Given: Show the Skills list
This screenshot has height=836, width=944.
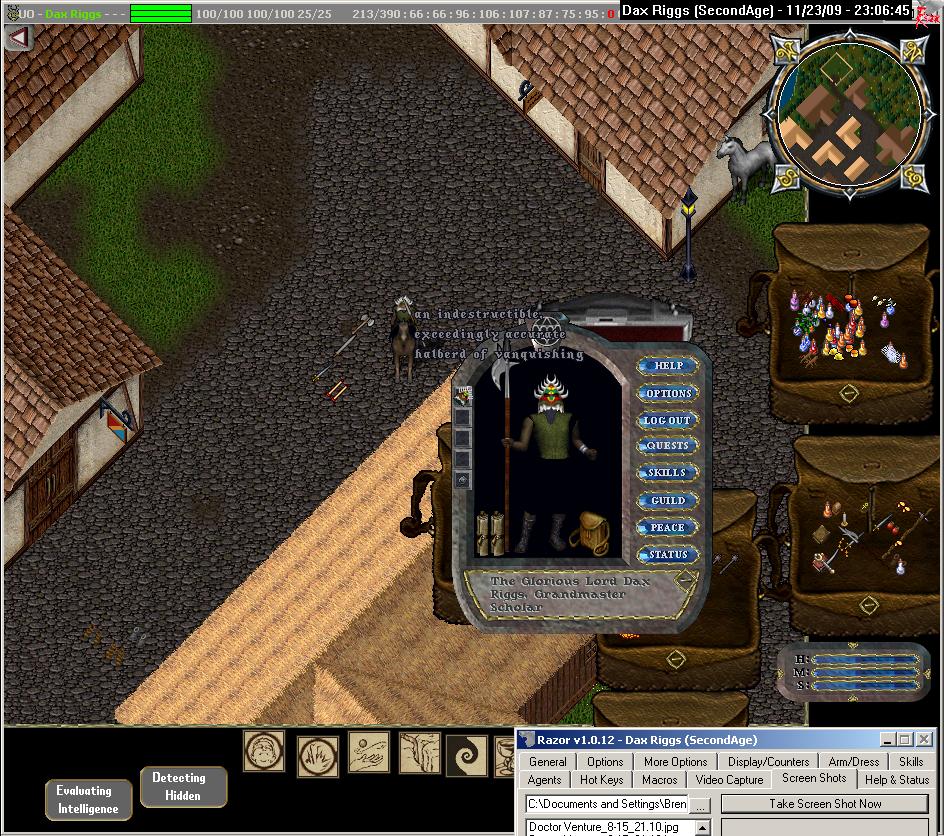Looking at the screenshot, I should 667,473.
